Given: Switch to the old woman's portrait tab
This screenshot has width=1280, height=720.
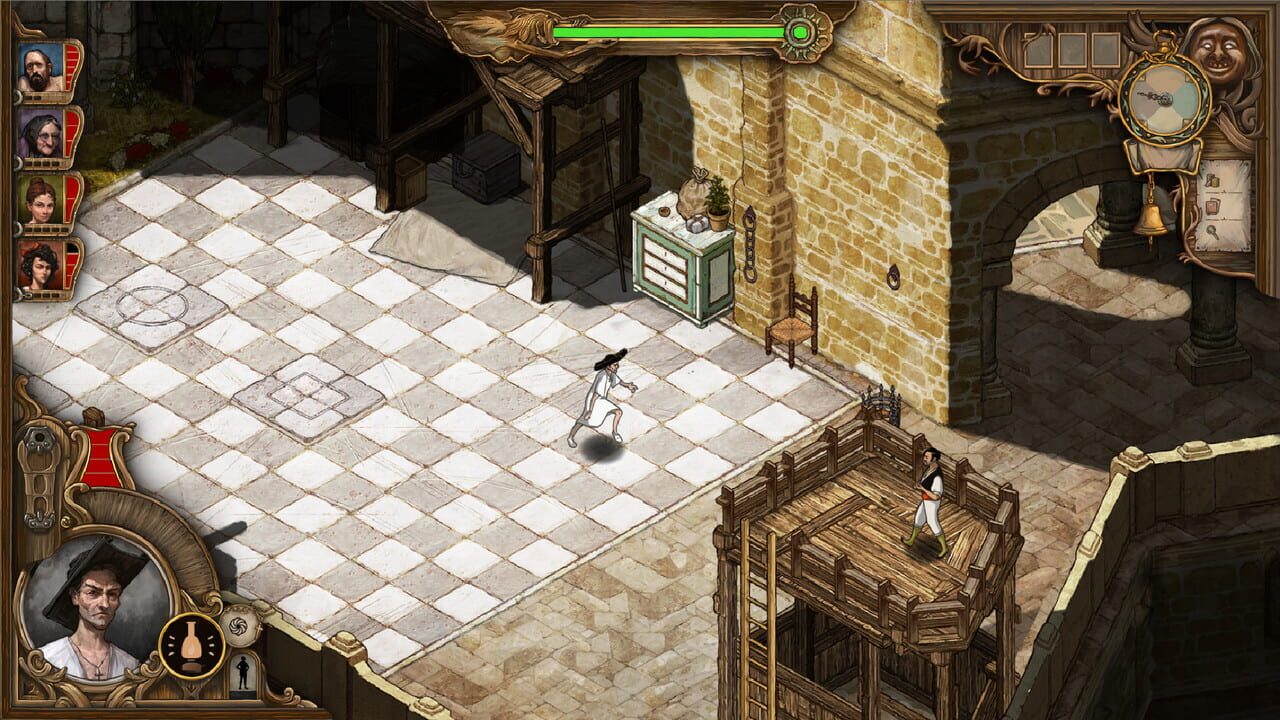Looking at the screenshot, I should [x=42, y=133].
